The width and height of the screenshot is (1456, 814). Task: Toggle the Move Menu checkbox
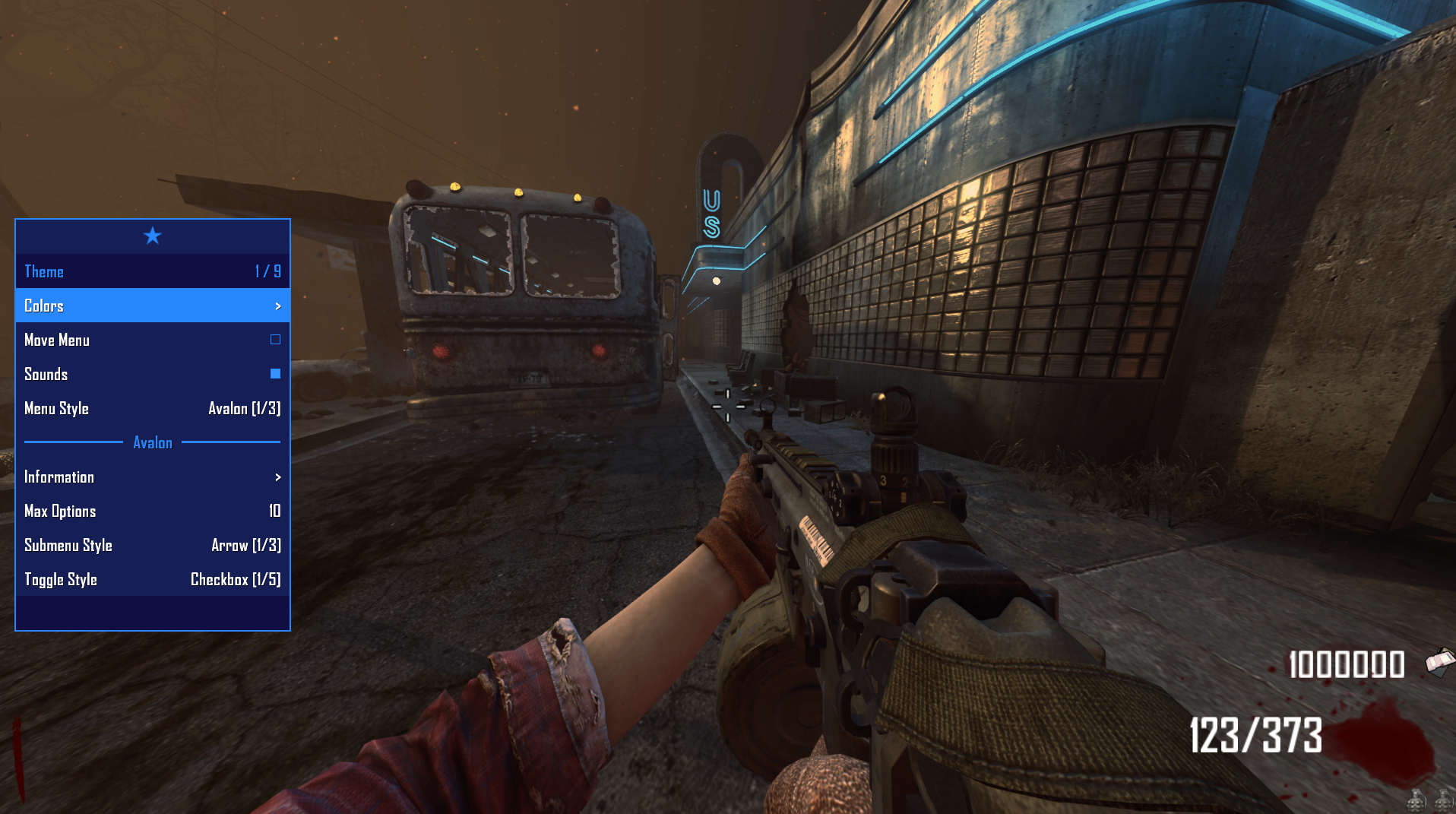coord(275,340)
